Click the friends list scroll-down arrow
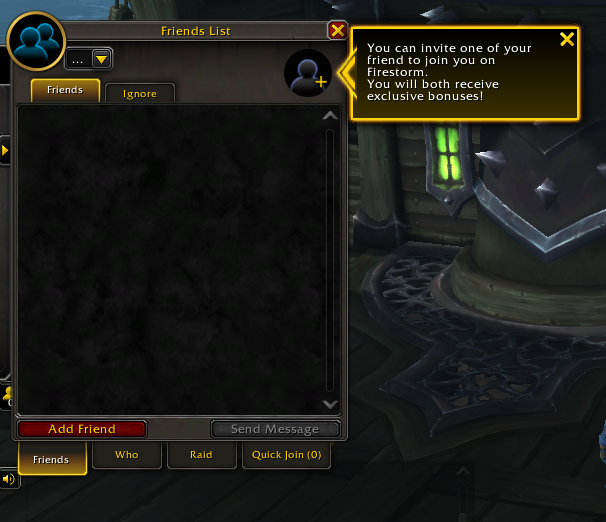606x522 pixels. tap(331, 404)
